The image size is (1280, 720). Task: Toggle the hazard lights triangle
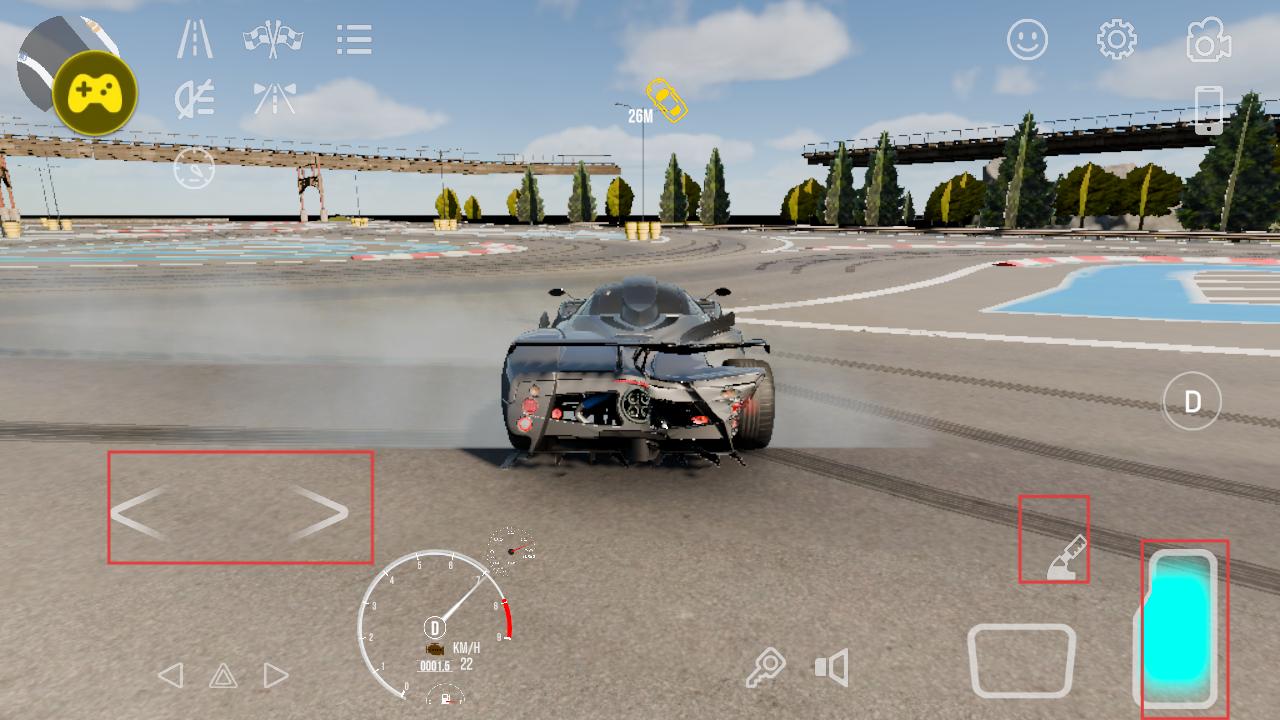pos(223,676)
